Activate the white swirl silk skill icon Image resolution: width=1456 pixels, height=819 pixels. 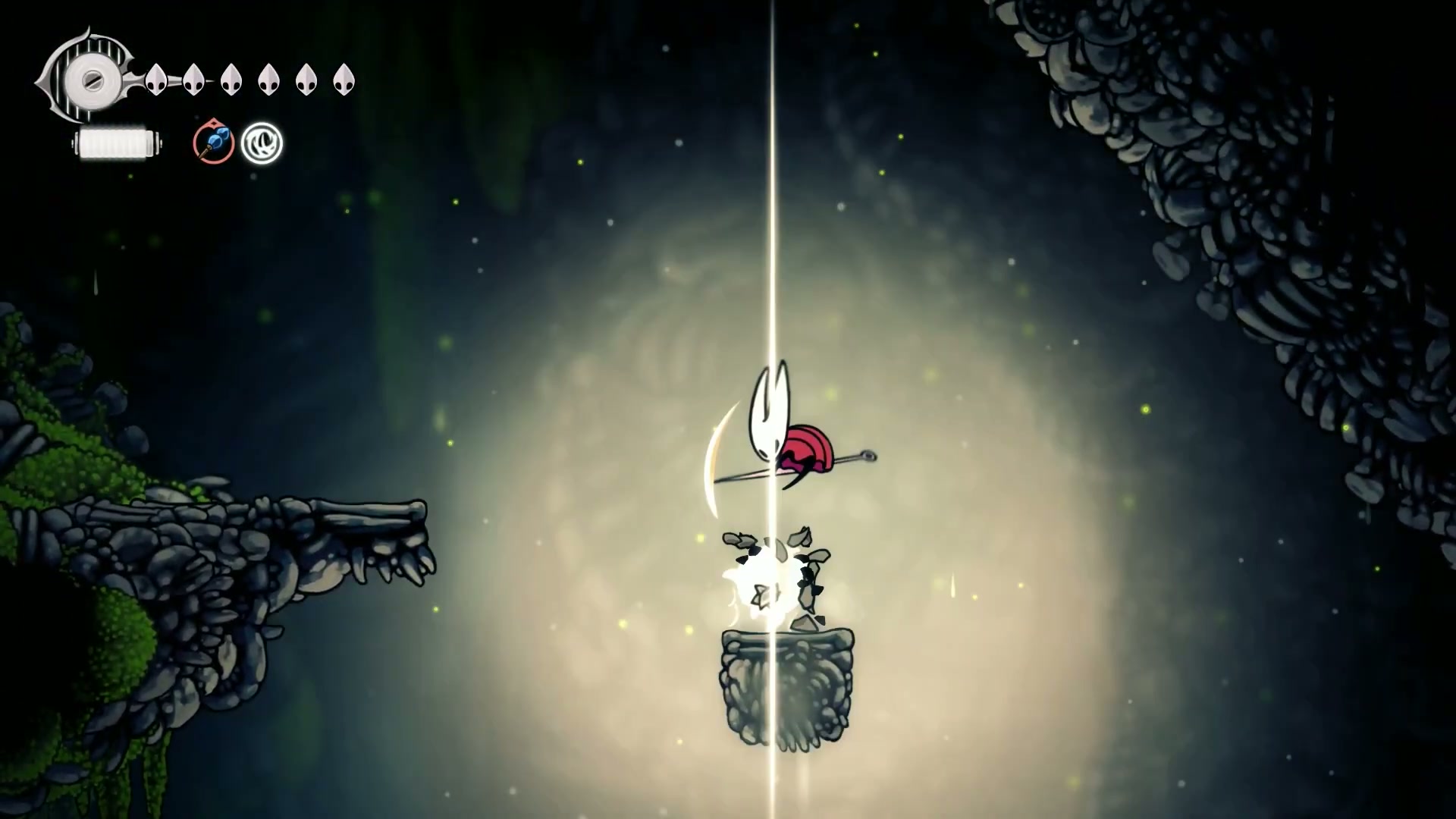(x=262, y=143)
